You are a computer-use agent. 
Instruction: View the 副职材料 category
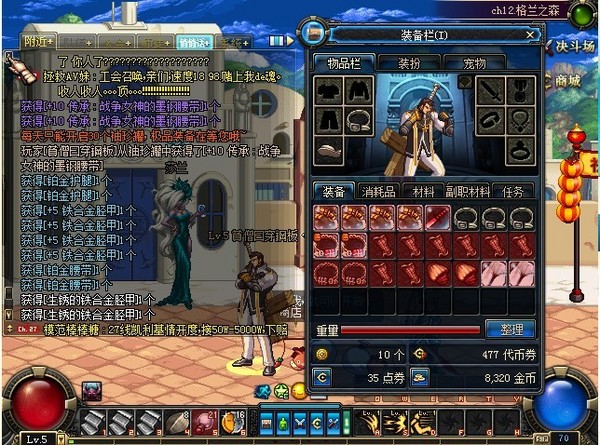click(x=466, y=191)
